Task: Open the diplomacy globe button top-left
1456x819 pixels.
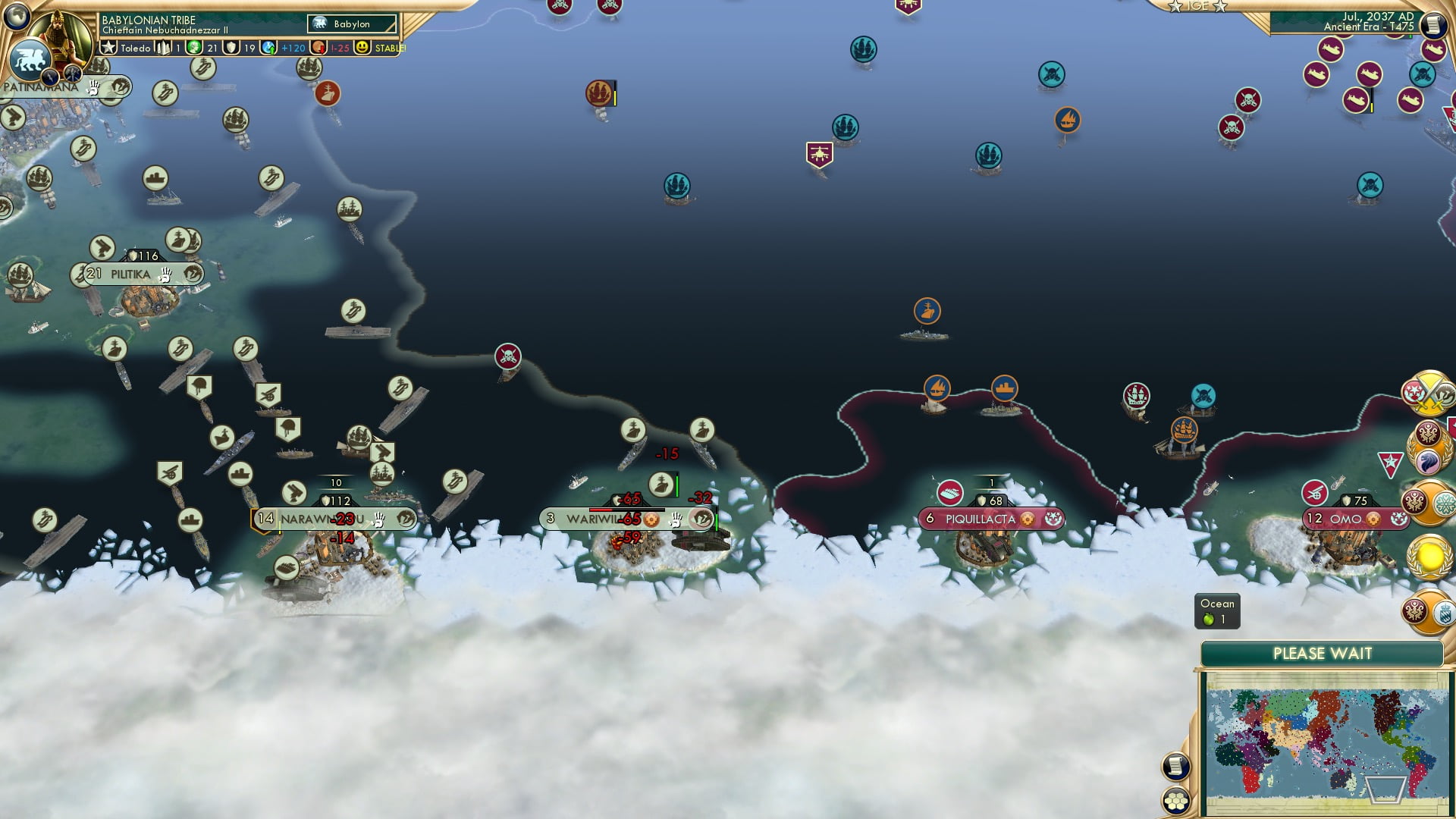Action: [x=17, y=15]
